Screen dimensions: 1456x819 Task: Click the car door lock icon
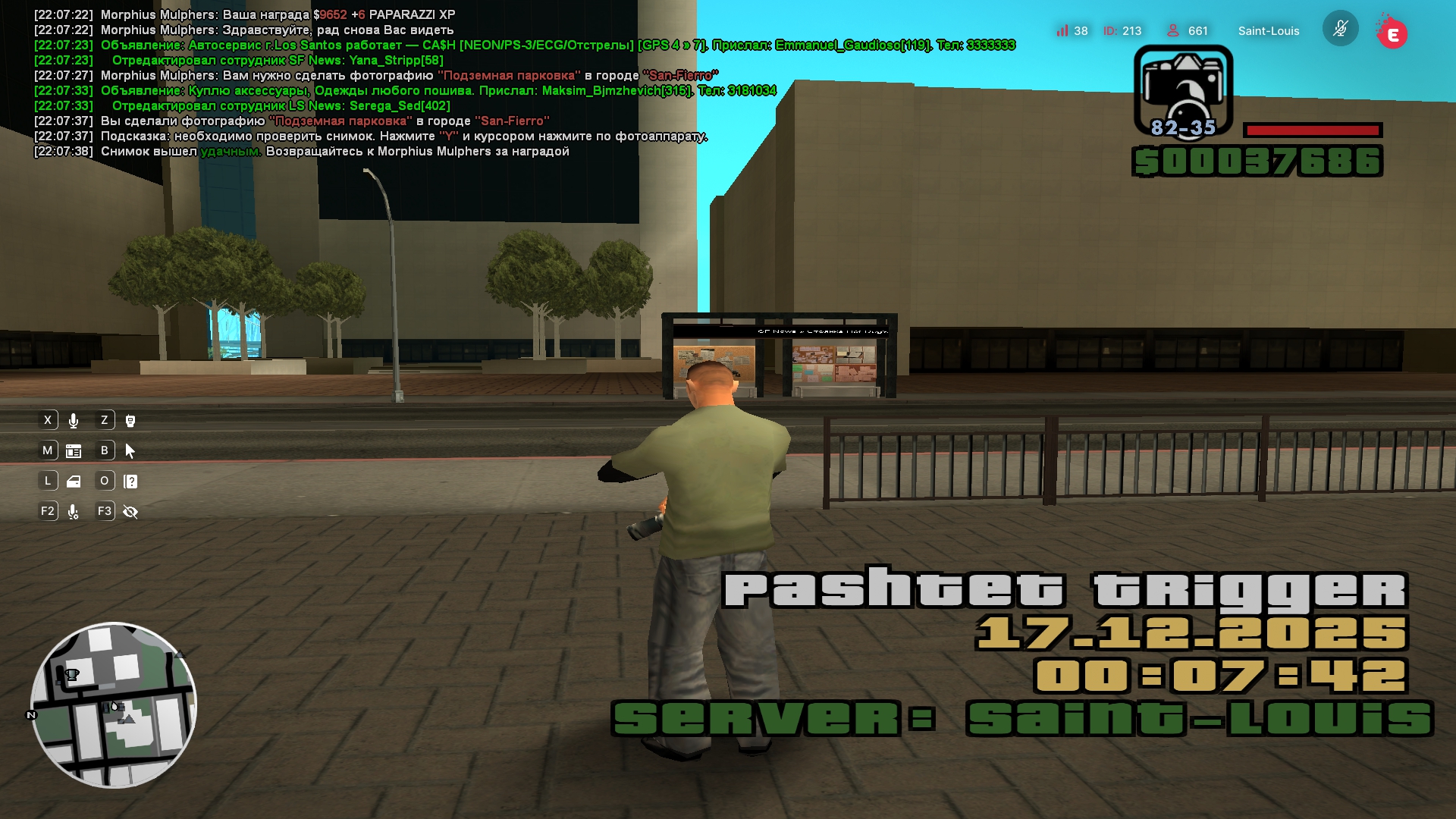click(x=74, y=482)
